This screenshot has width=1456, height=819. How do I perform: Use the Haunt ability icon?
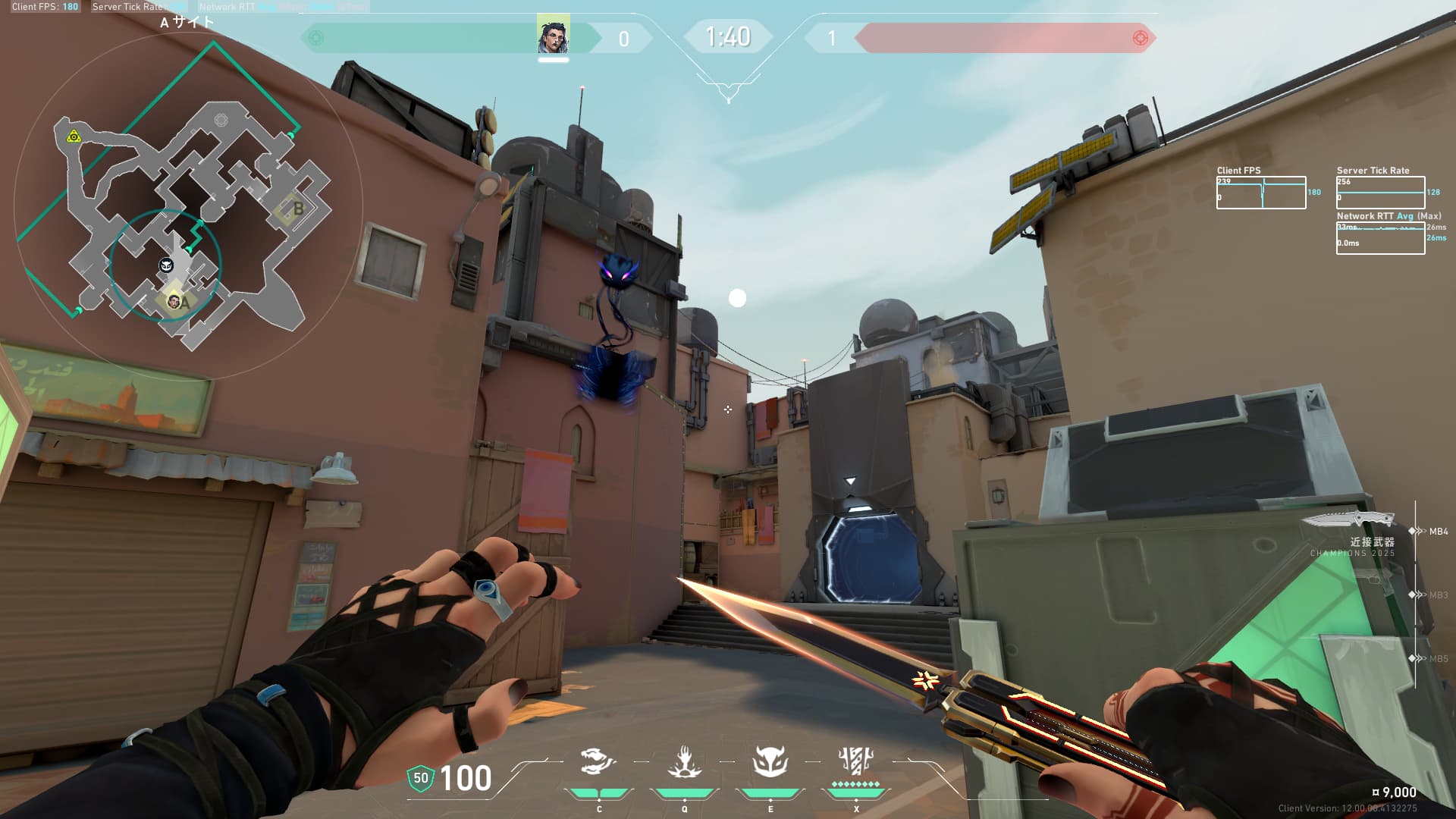(x=770, y=762)
